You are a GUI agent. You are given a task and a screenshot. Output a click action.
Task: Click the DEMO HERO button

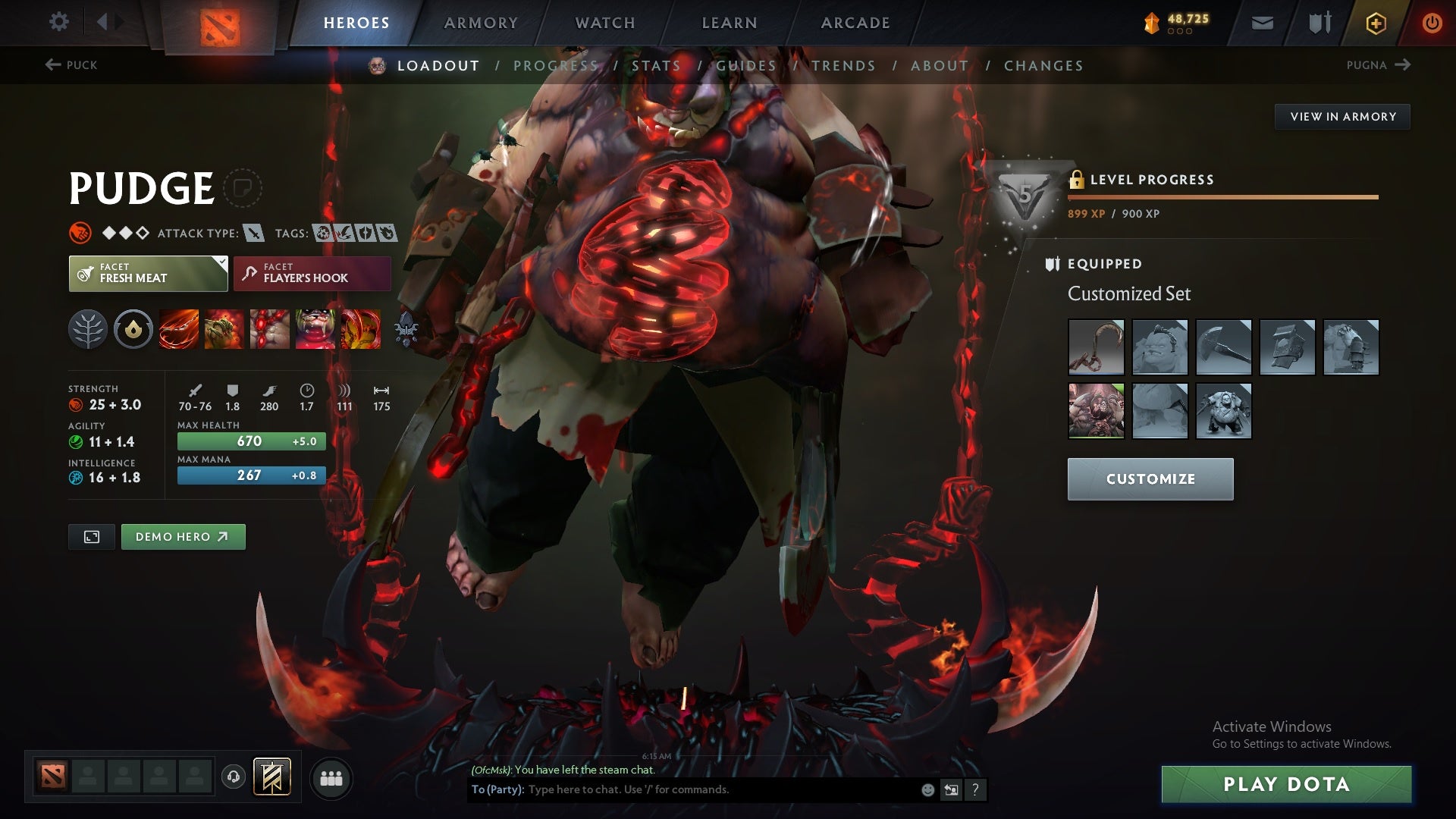point(183,536)
